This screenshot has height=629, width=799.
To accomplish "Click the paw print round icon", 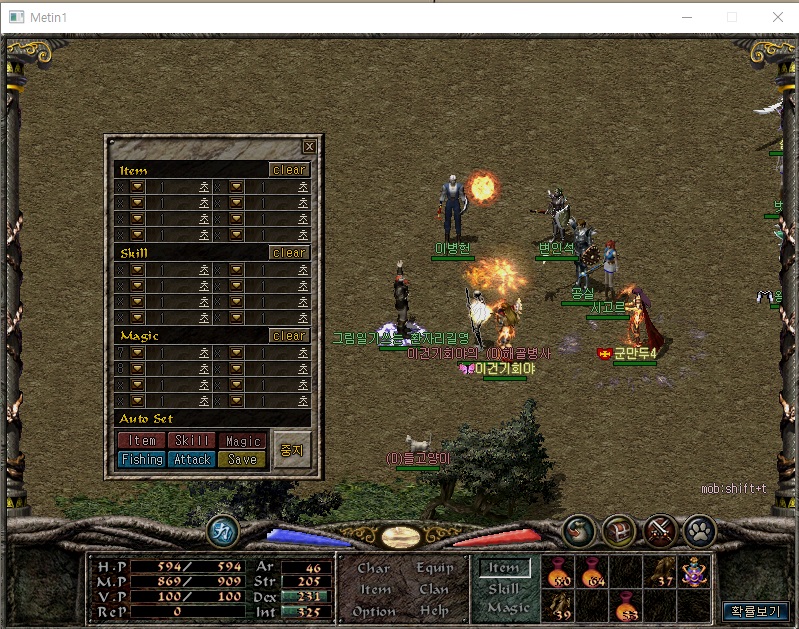I will tap(699, 531).
